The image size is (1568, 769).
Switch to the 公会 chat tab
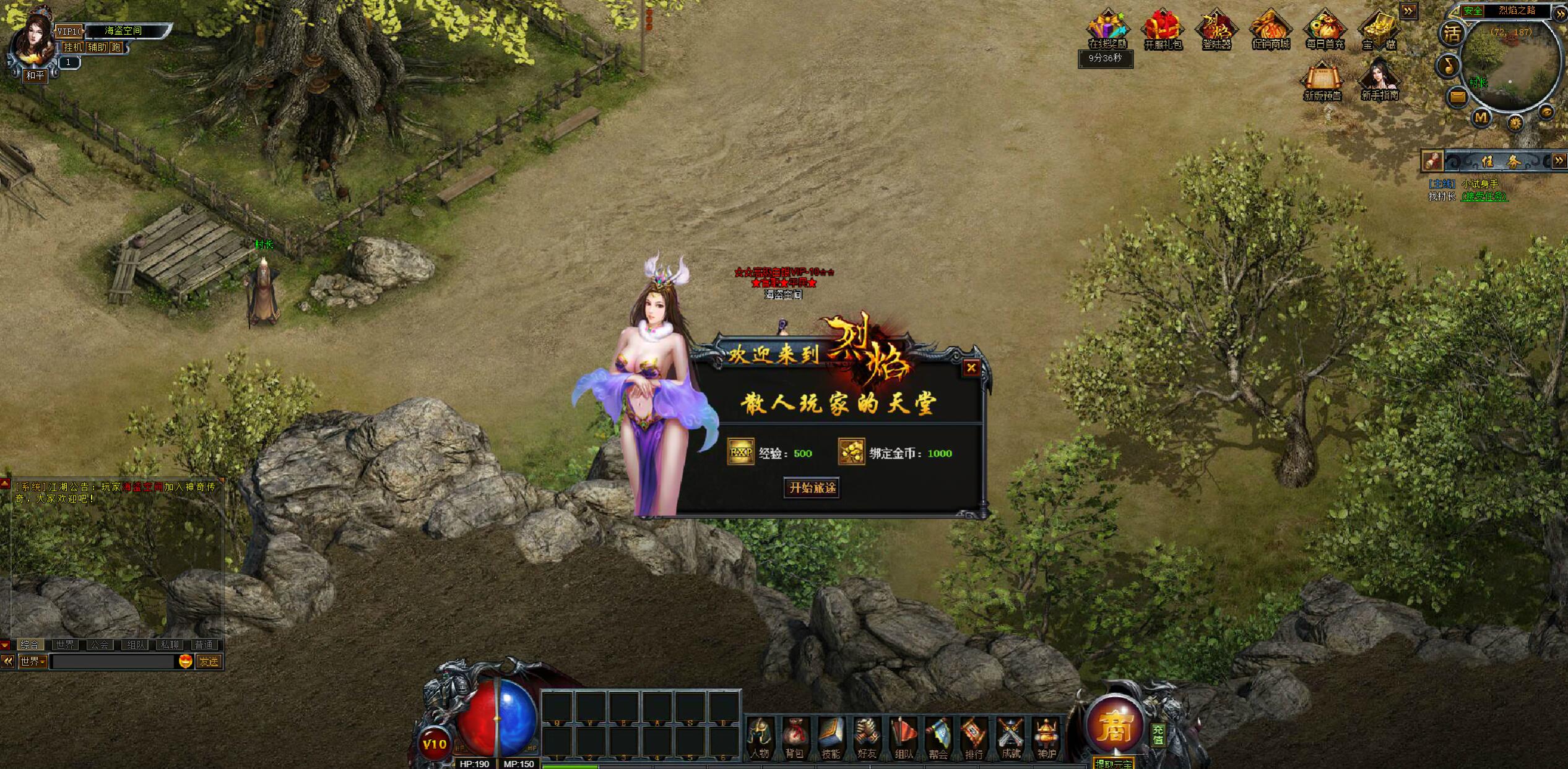[x=100, y=645]
